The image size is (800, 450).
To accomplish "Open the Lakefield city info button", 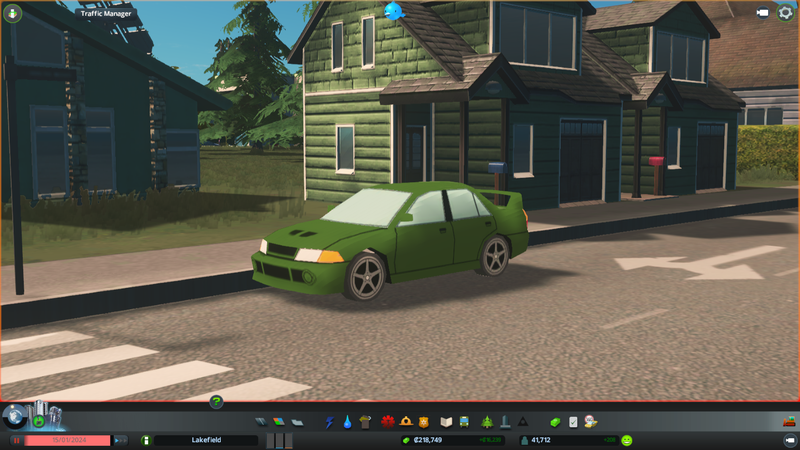I will pos(146,440).
